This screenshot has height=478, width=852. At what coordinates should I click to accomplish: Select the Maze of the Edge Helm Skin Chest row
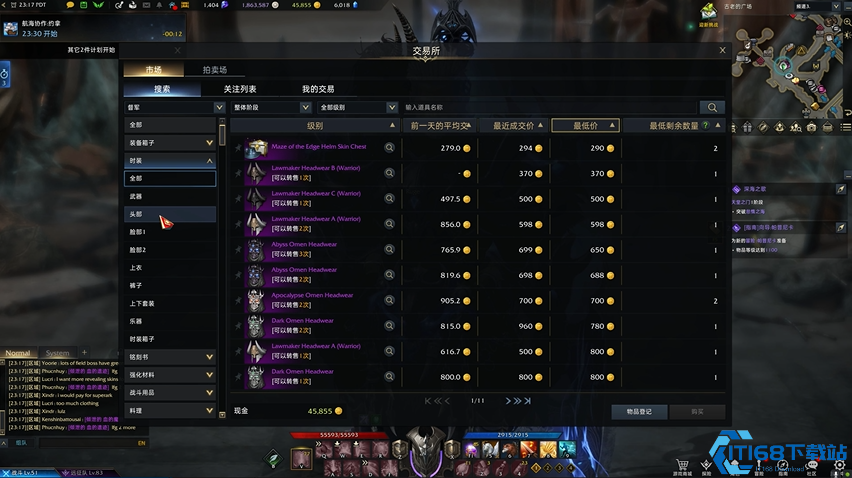tap(318, 147)
